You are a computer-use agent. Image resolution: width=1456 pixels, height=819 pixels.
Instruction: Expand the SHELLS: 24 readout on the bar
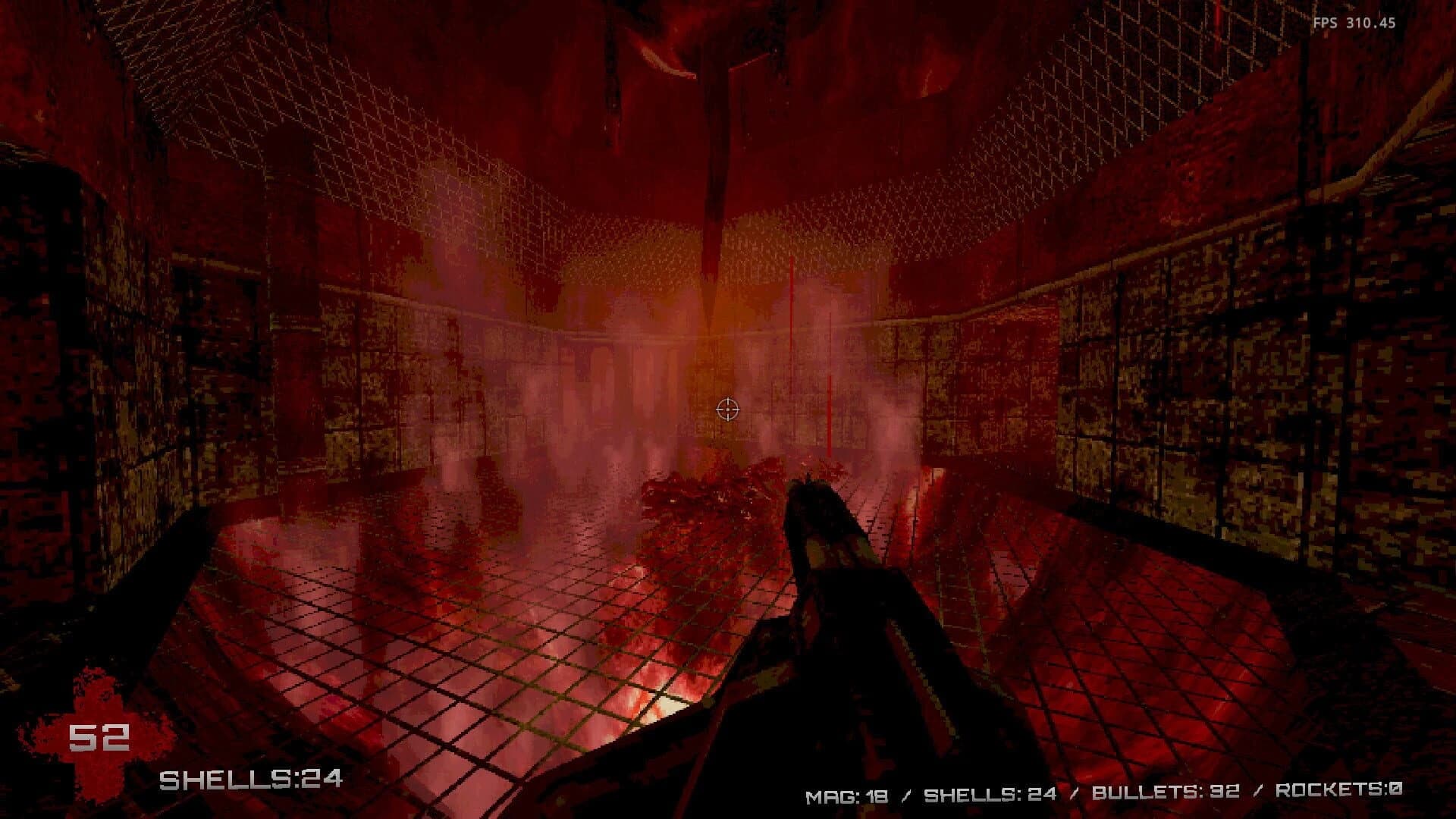[x=990, y=795]
